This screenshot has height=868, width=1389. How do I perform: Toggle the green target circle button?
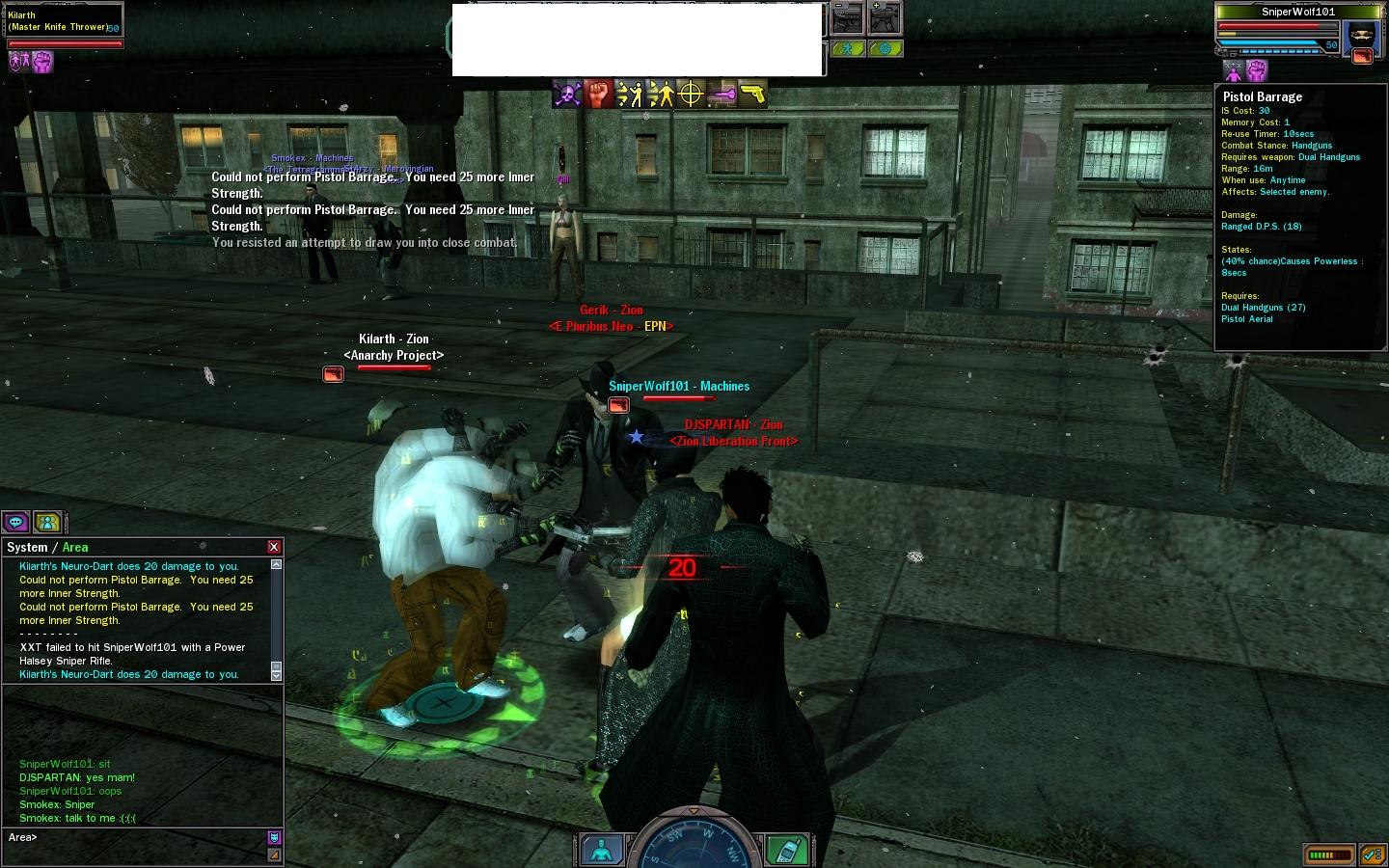coord(885,48)
